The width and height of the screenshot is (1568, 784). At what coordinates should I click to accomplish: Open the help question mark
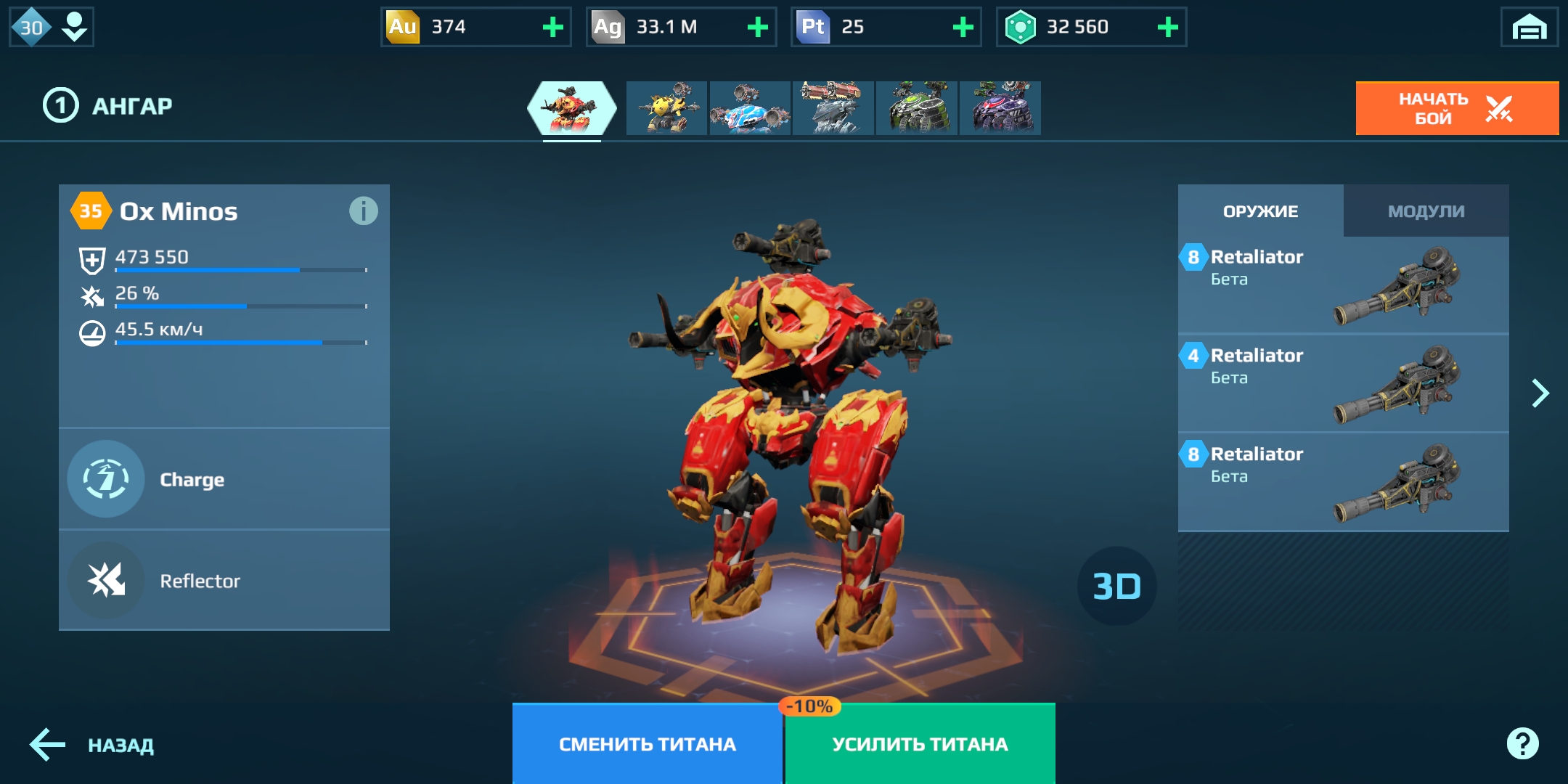pyautogui.click(x=1522, y=743)
